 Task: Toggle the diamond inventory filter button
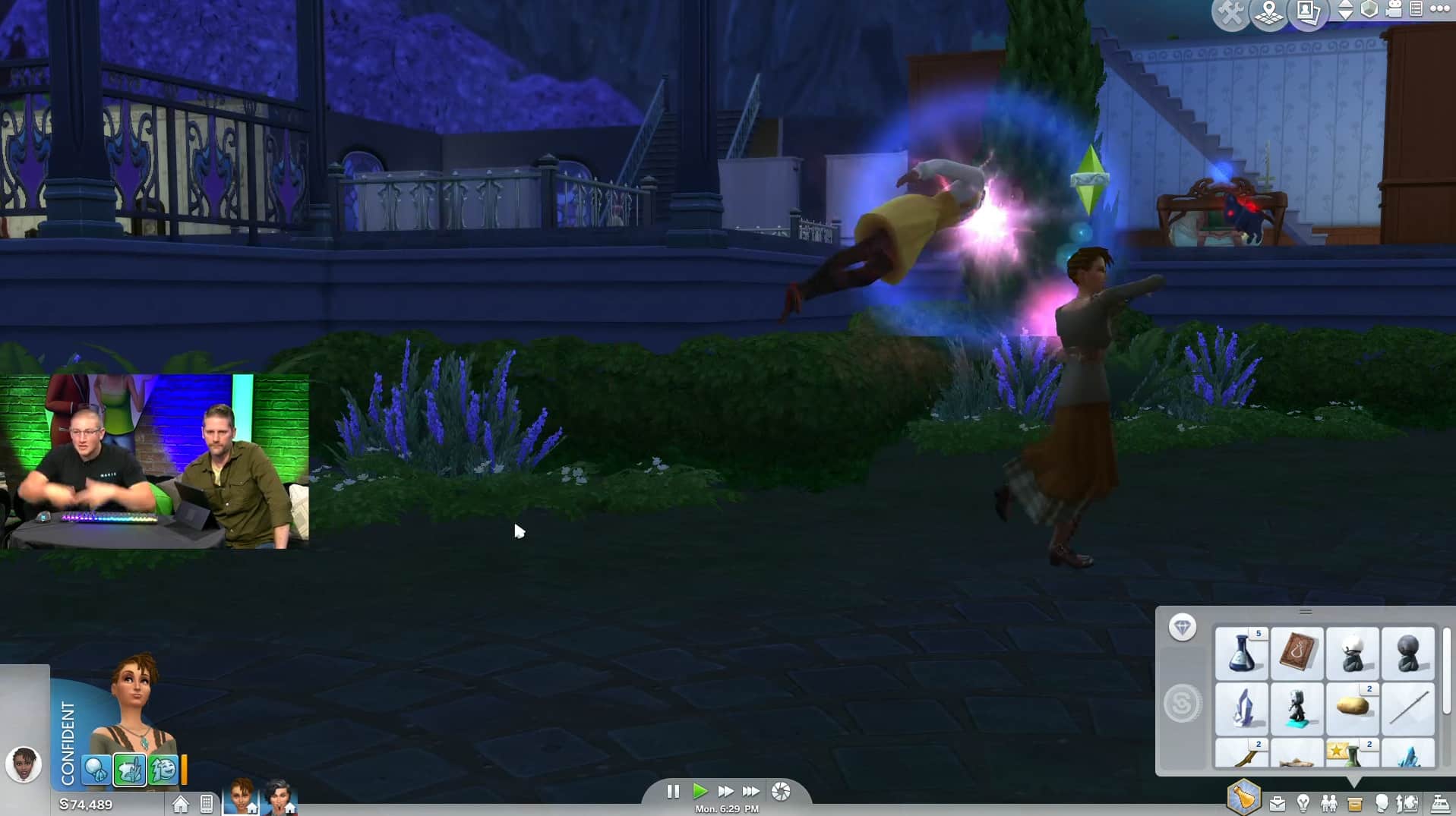click(1182, 627)
